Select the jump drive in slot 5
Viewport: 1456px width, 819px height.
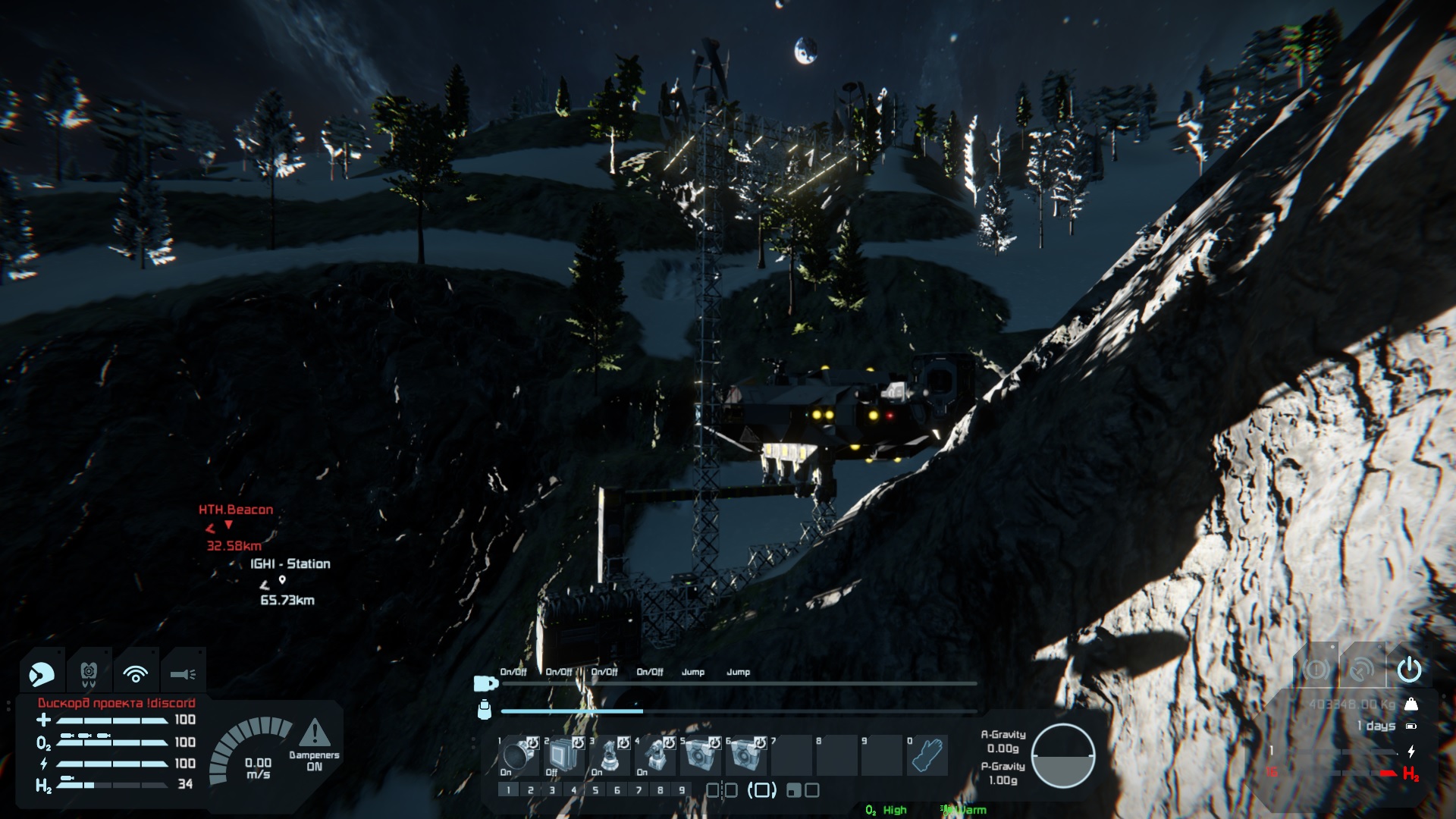pos(700,755)
